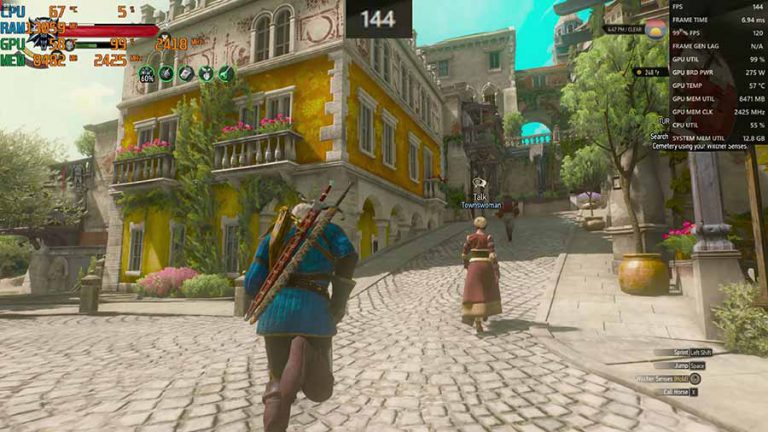This screenshot has height=432, width=768.
Task: Select the buff icon showing 60%
Action: 147,73
